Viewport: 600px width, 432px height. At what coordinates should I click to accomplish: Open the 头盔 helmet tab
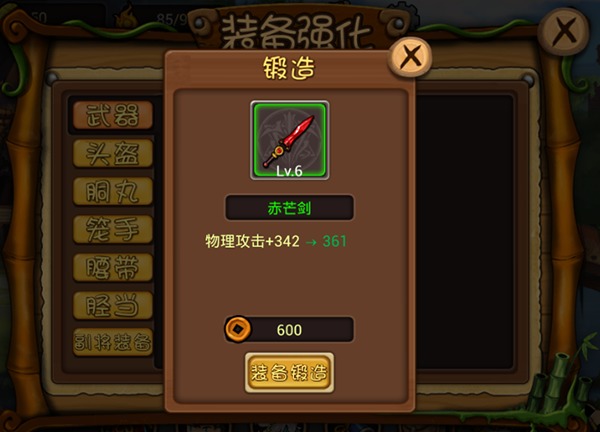(x=113, y=152)
